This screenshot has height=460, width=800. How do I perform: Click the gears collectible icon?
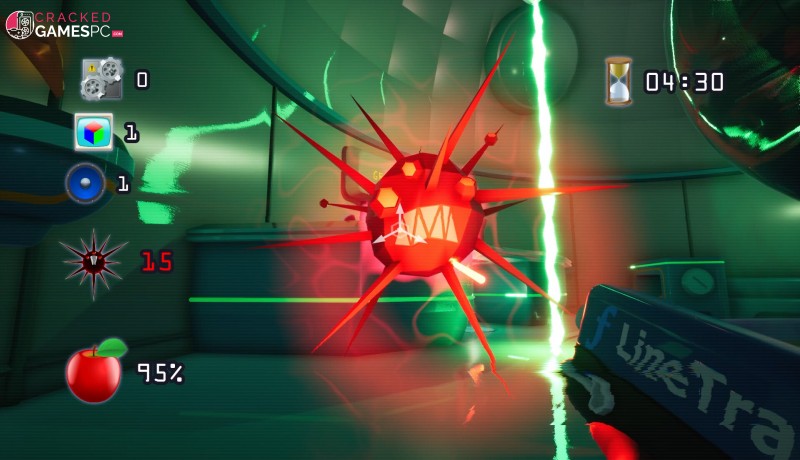(x=102, y=79)
